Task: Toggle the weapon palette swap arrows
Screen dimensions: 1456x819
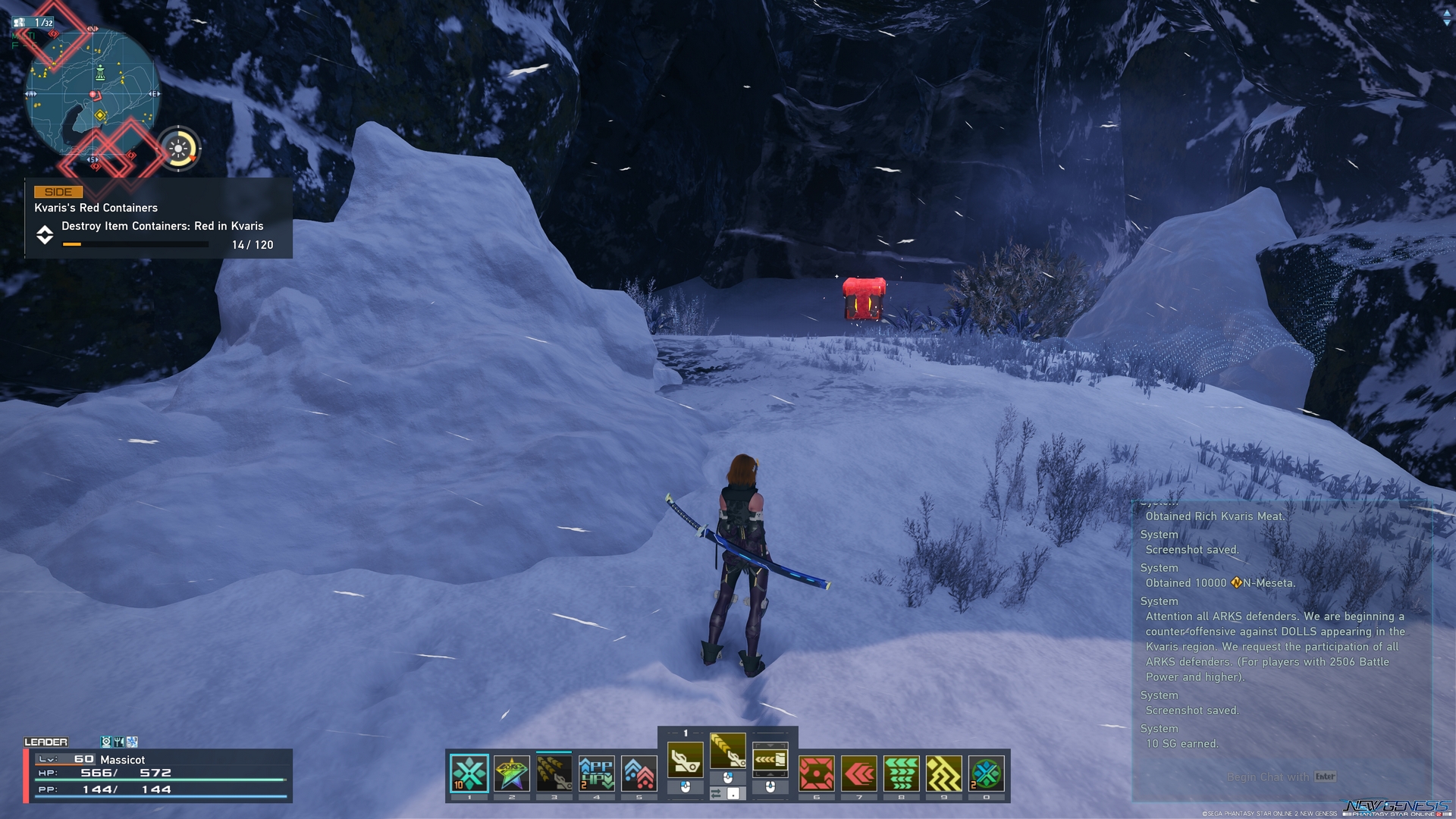Action: click(717, 792)
